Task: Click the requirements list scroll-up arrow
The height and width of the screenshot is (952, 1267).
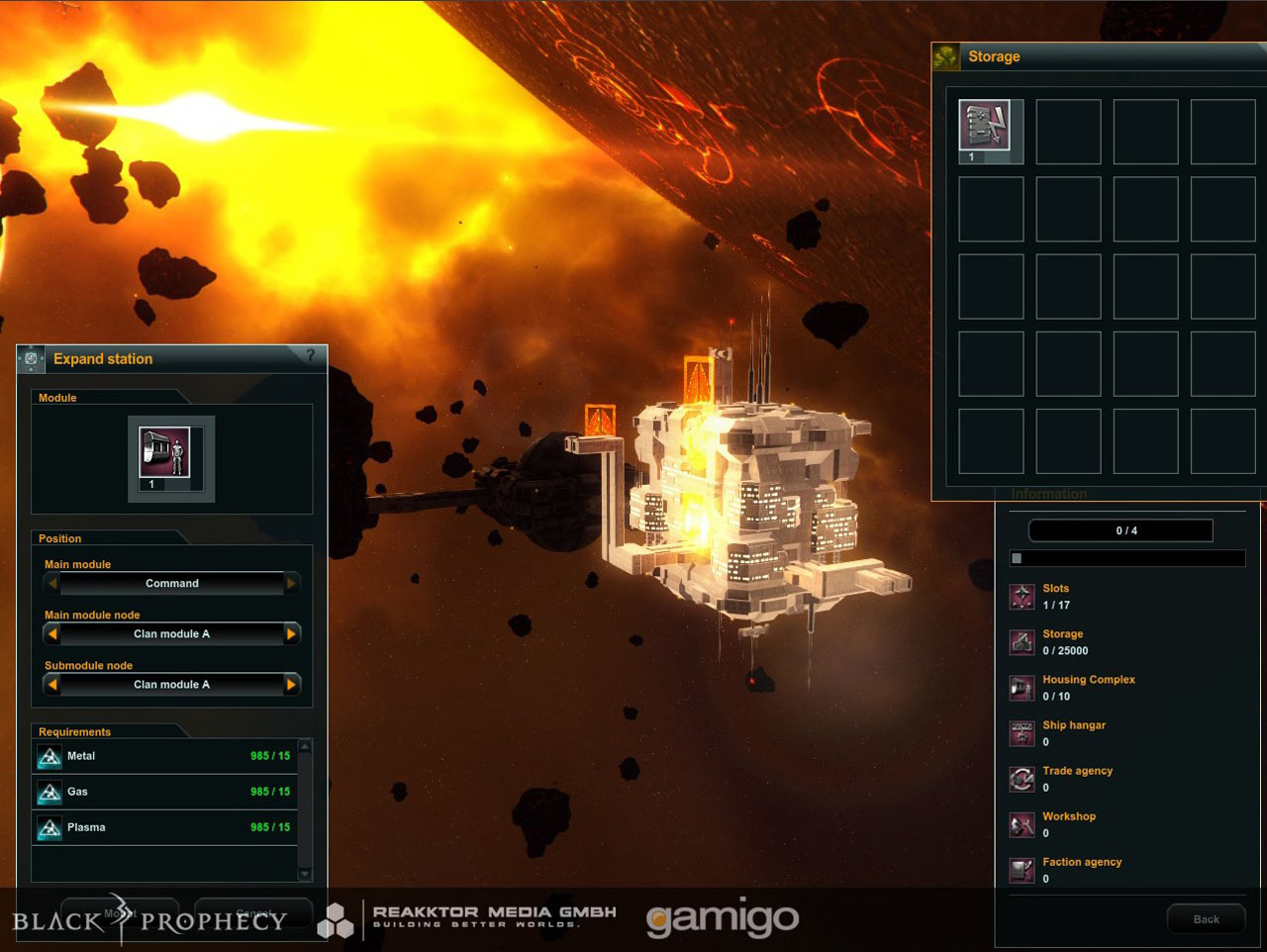Action: [305, 746]
